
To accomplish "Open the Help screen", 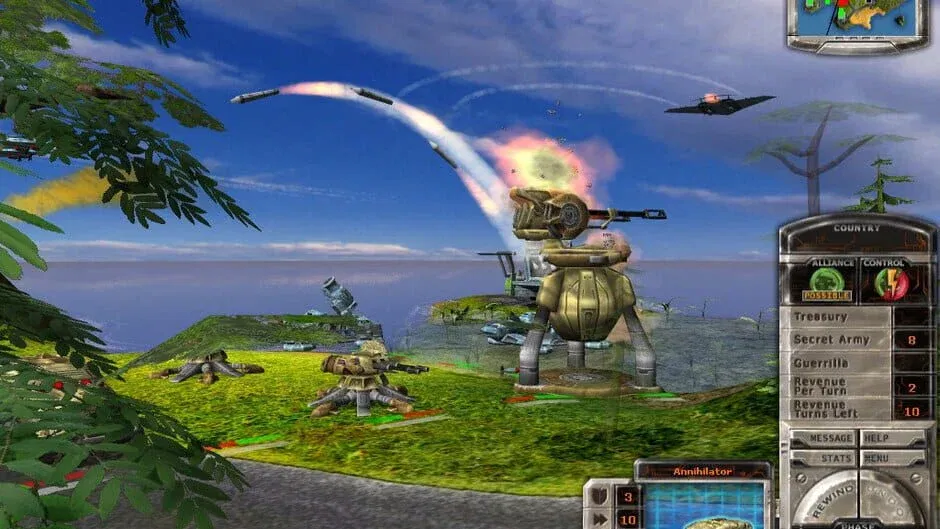I will [x=892, y=438].
